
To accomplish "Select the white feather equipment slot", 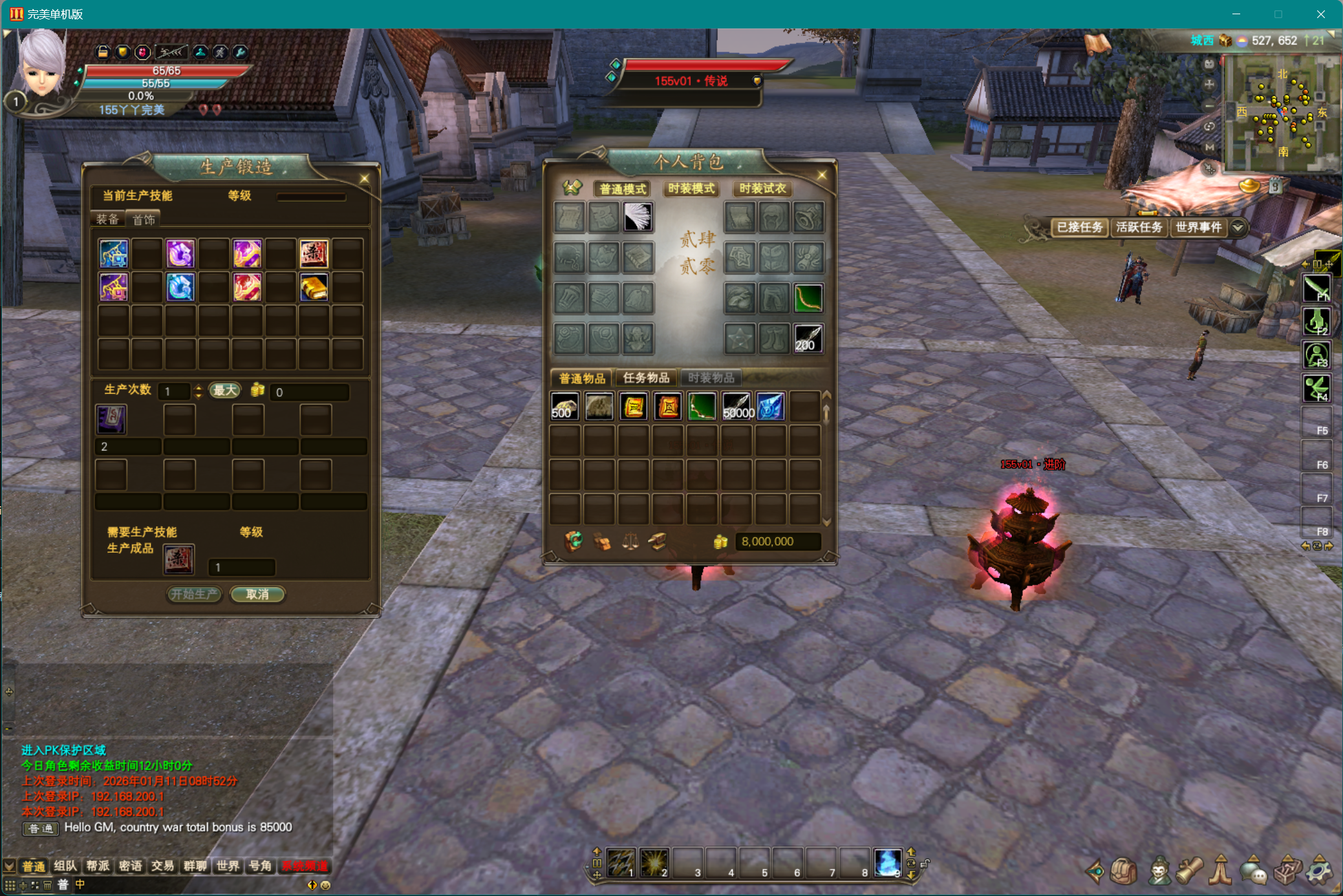I will tap(638, 217).
